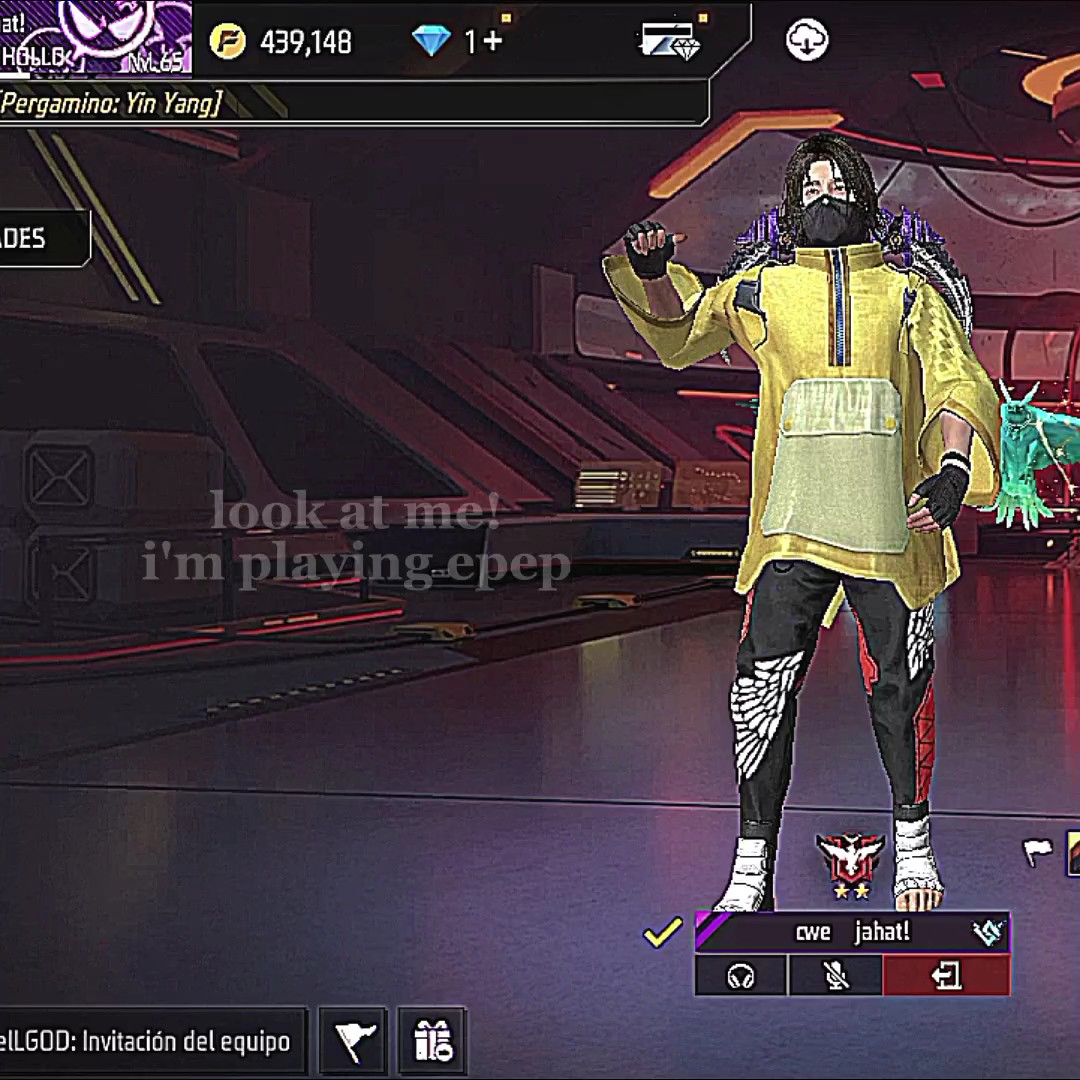Open the cloud download center
1080x1080 pixels.
pyautogui.click(x=807, y=41)
